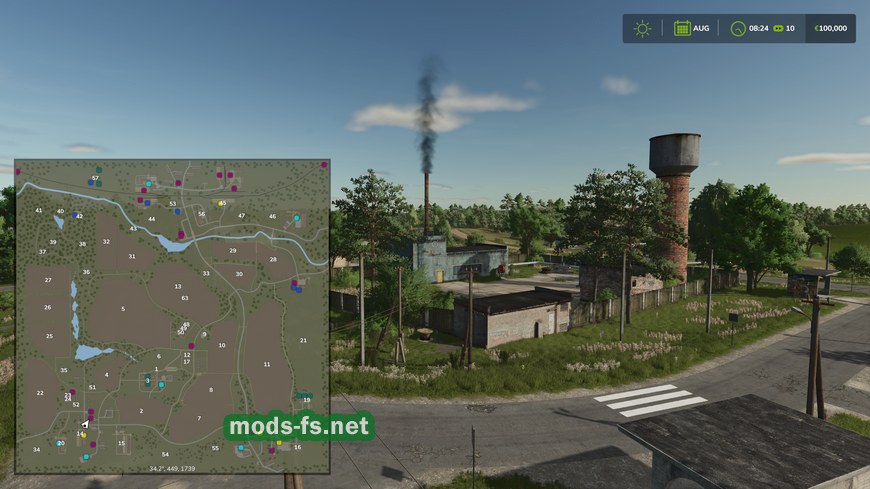Select field 57 on the map

95,179
